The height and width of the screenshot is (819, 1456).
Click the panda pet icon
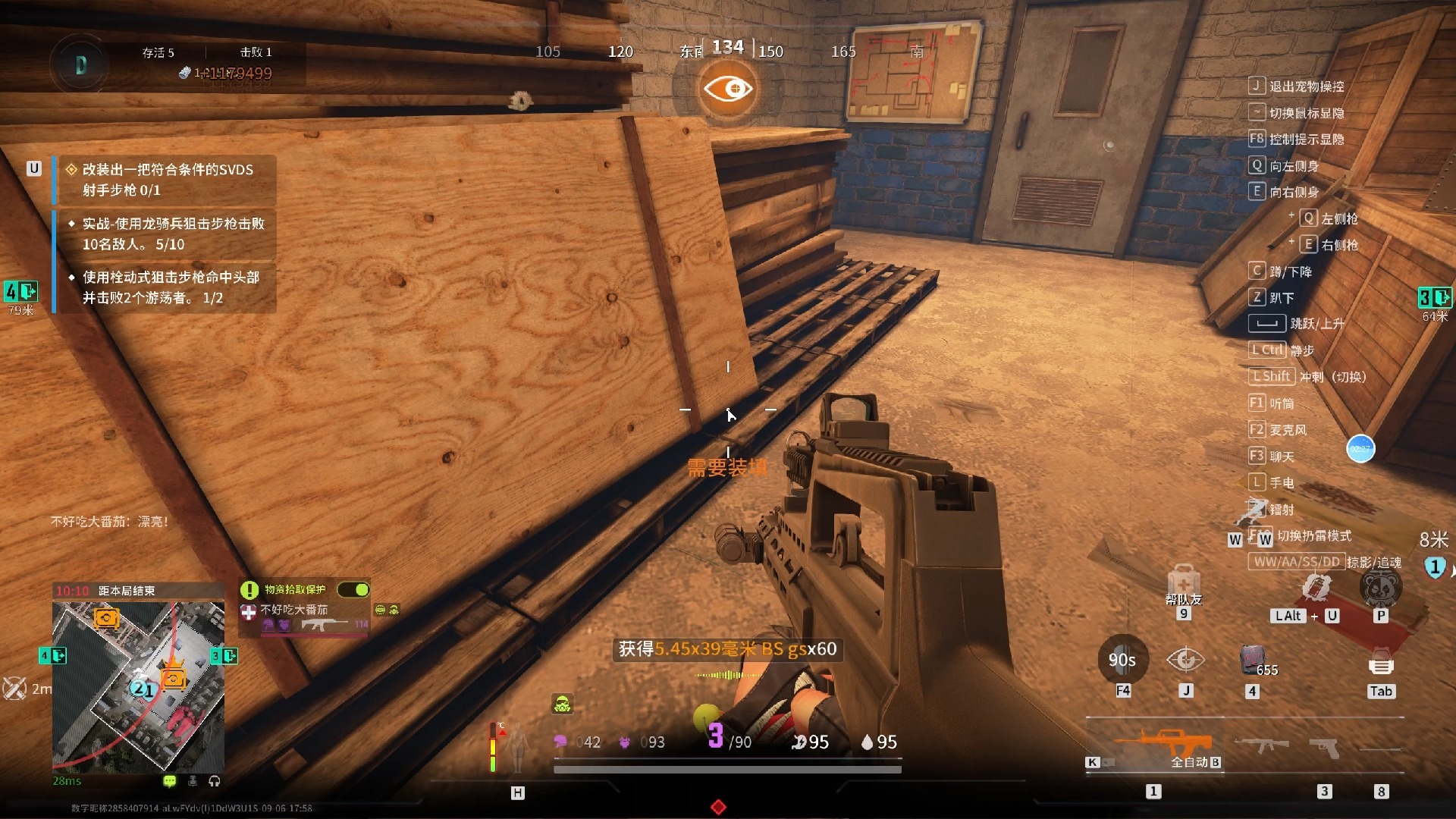pyautogui.click(x=1380, y=586)
